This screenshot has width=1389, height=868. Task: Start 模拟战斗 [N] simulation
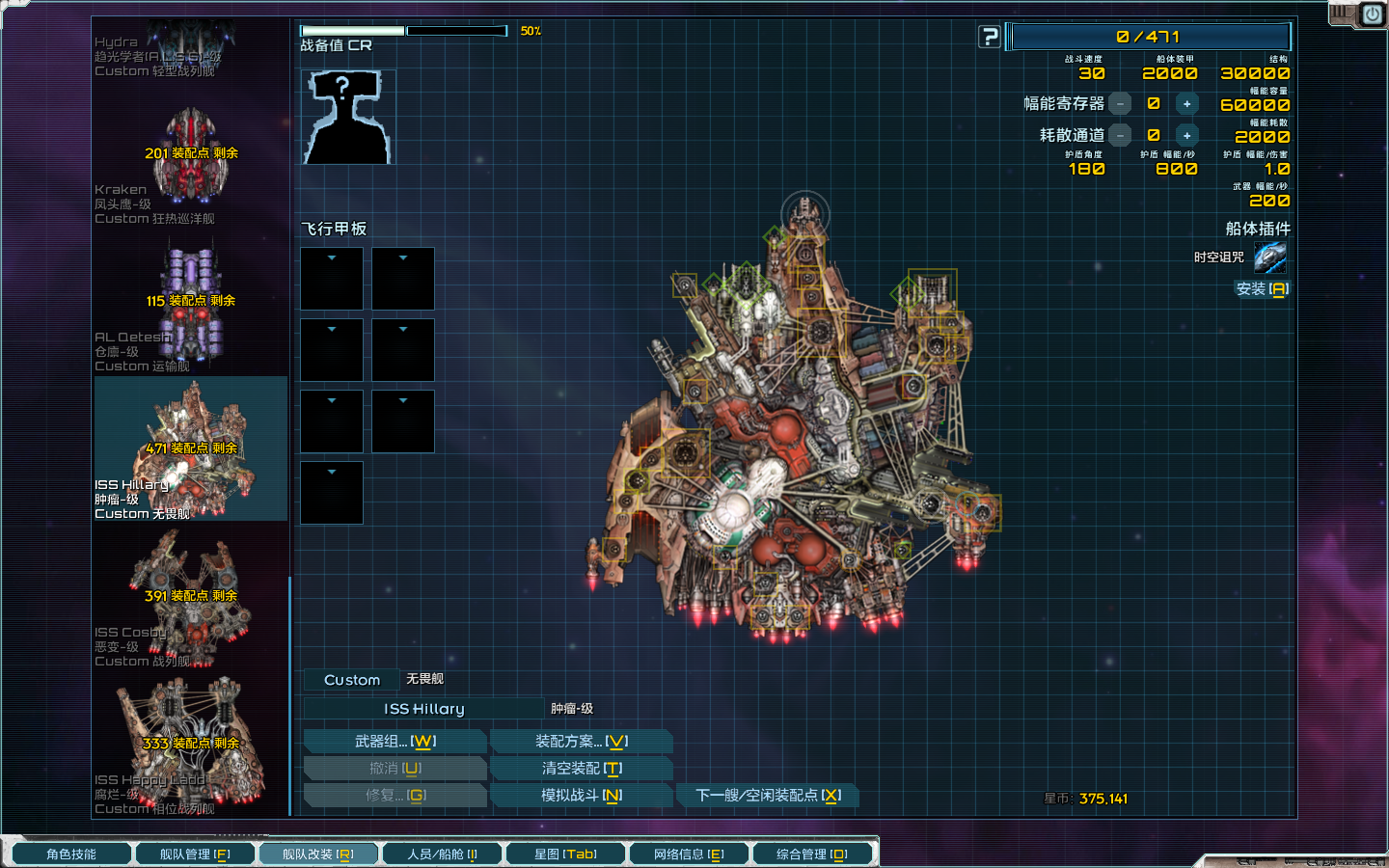[x=583, y=795]
